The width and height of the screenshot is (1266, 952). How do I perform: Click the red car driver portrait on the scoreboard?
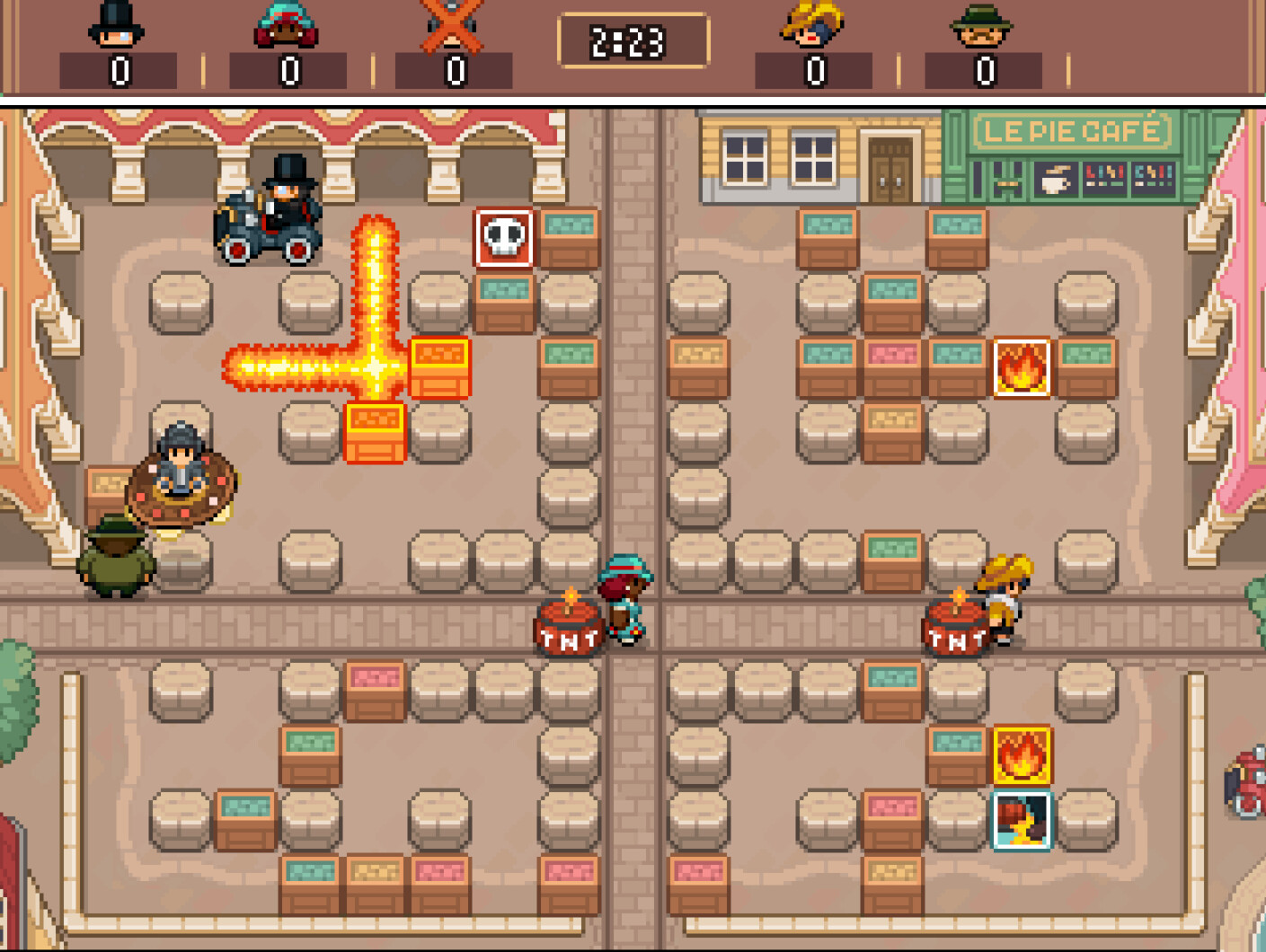[x=286, y=27]
